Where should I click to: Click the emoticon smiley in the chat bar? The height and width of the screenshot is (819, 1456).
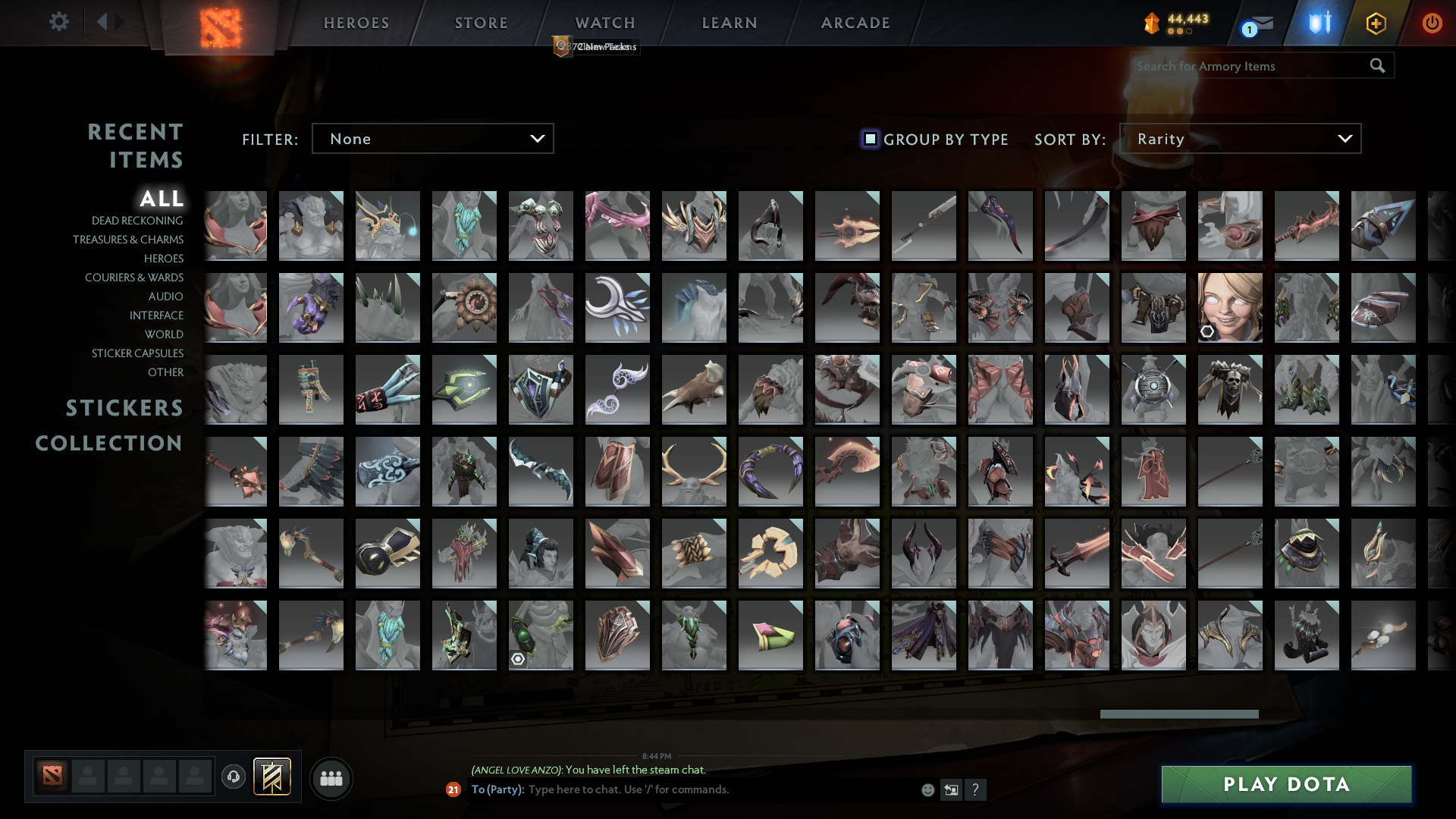point(927,789)
